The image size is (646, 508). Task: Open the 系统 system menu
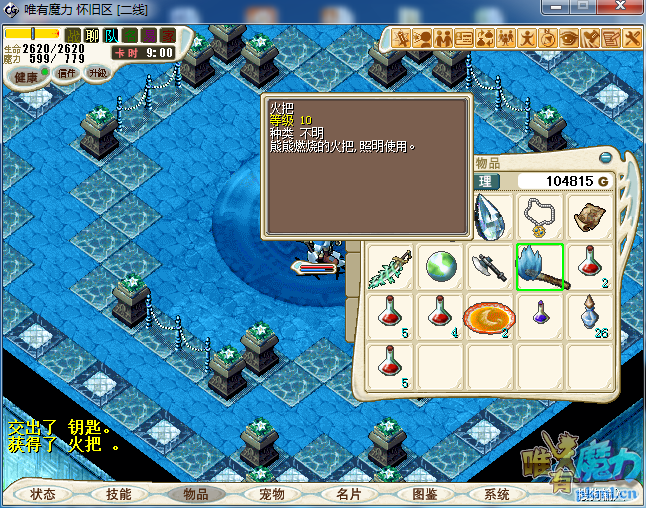(x=497, y=494)
